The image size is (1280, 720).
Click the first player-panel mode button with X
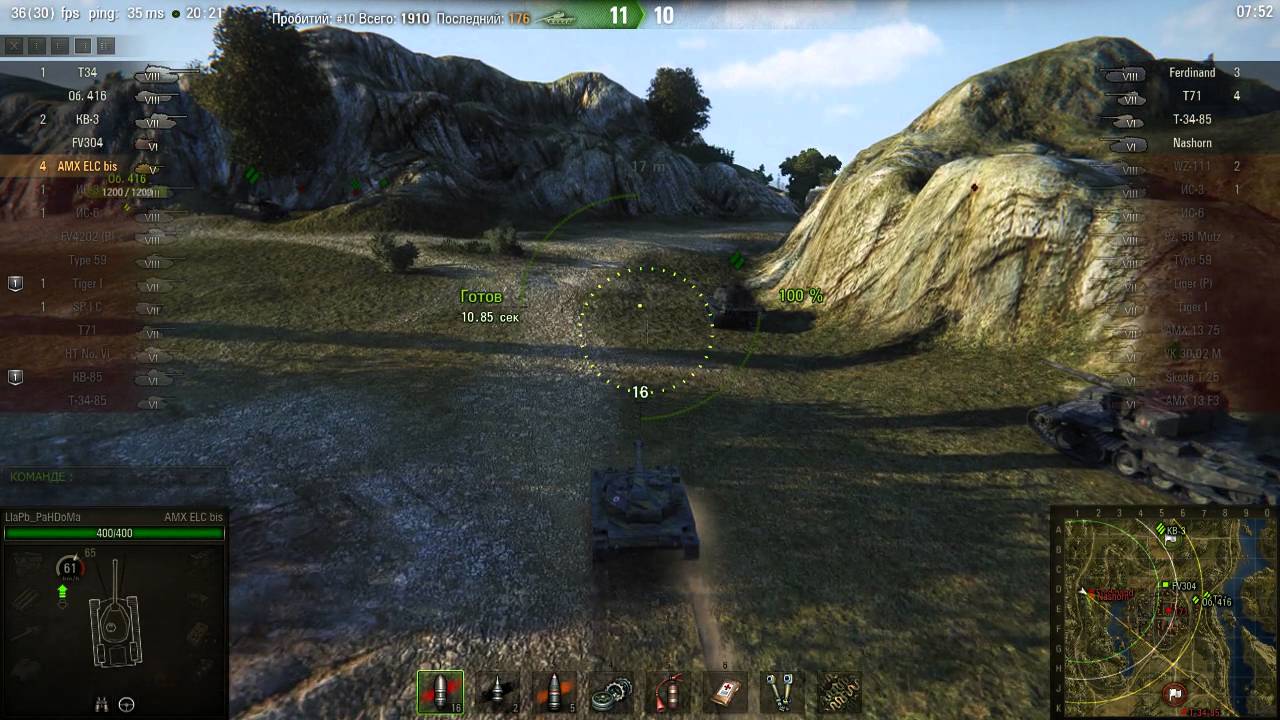point(14,46)
